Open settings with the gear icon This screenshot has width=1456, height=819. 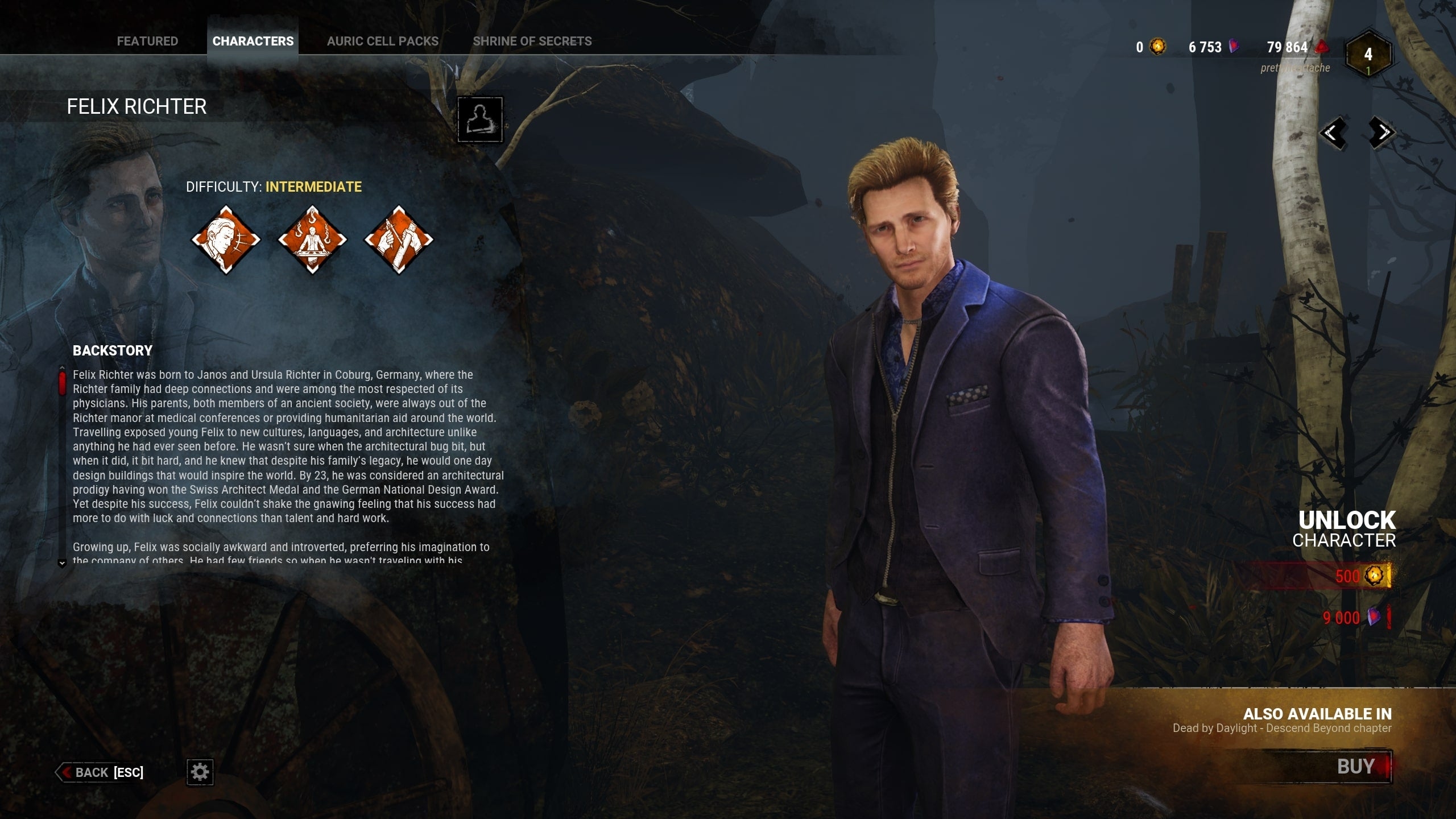coord(200,772)
